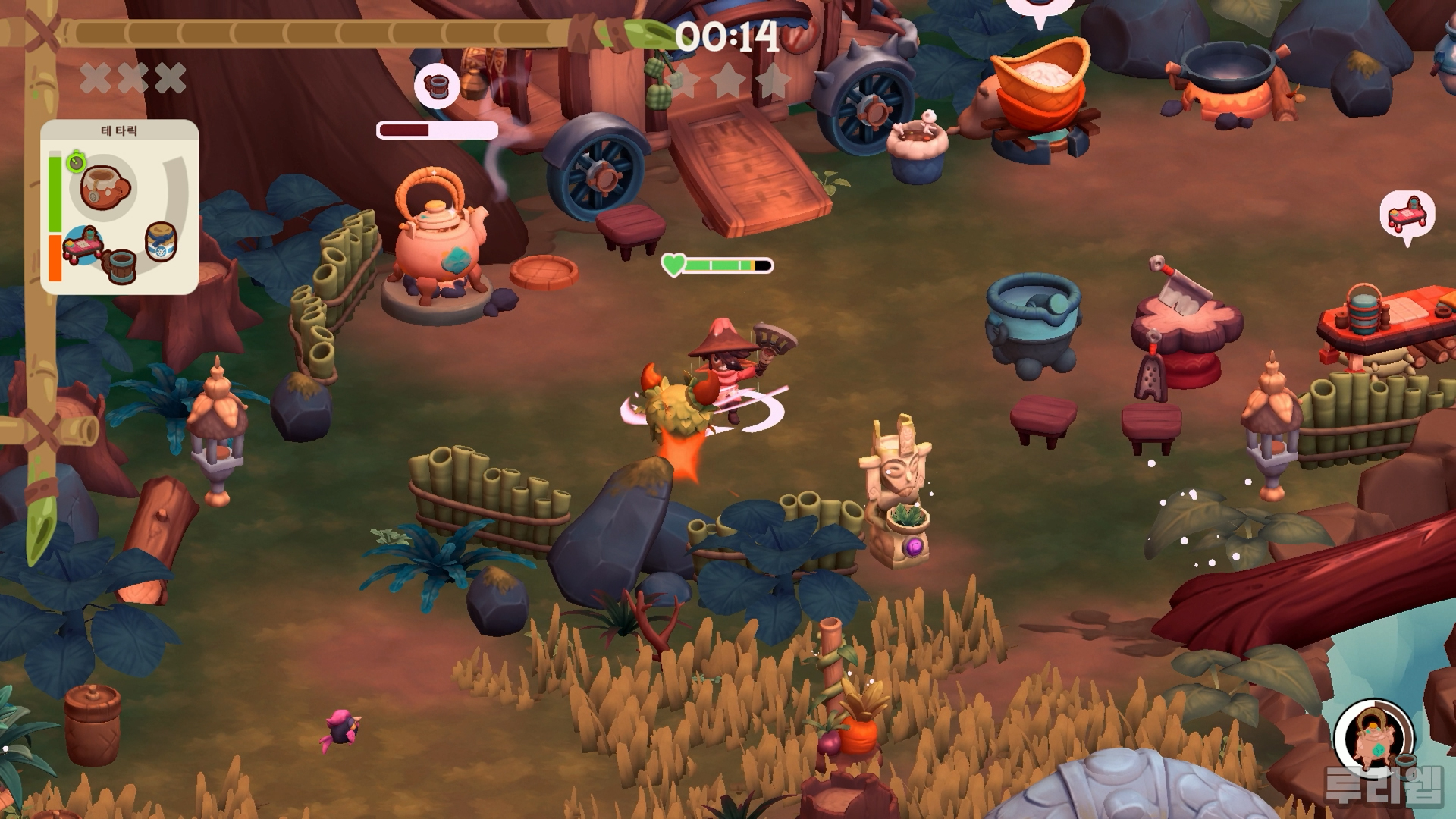Image resolution: width=1456 pixels, height=819 pixels.
Task: Click the mug speech bubble above the kettle
Action: pyautogui.click(x=437, y=85)
